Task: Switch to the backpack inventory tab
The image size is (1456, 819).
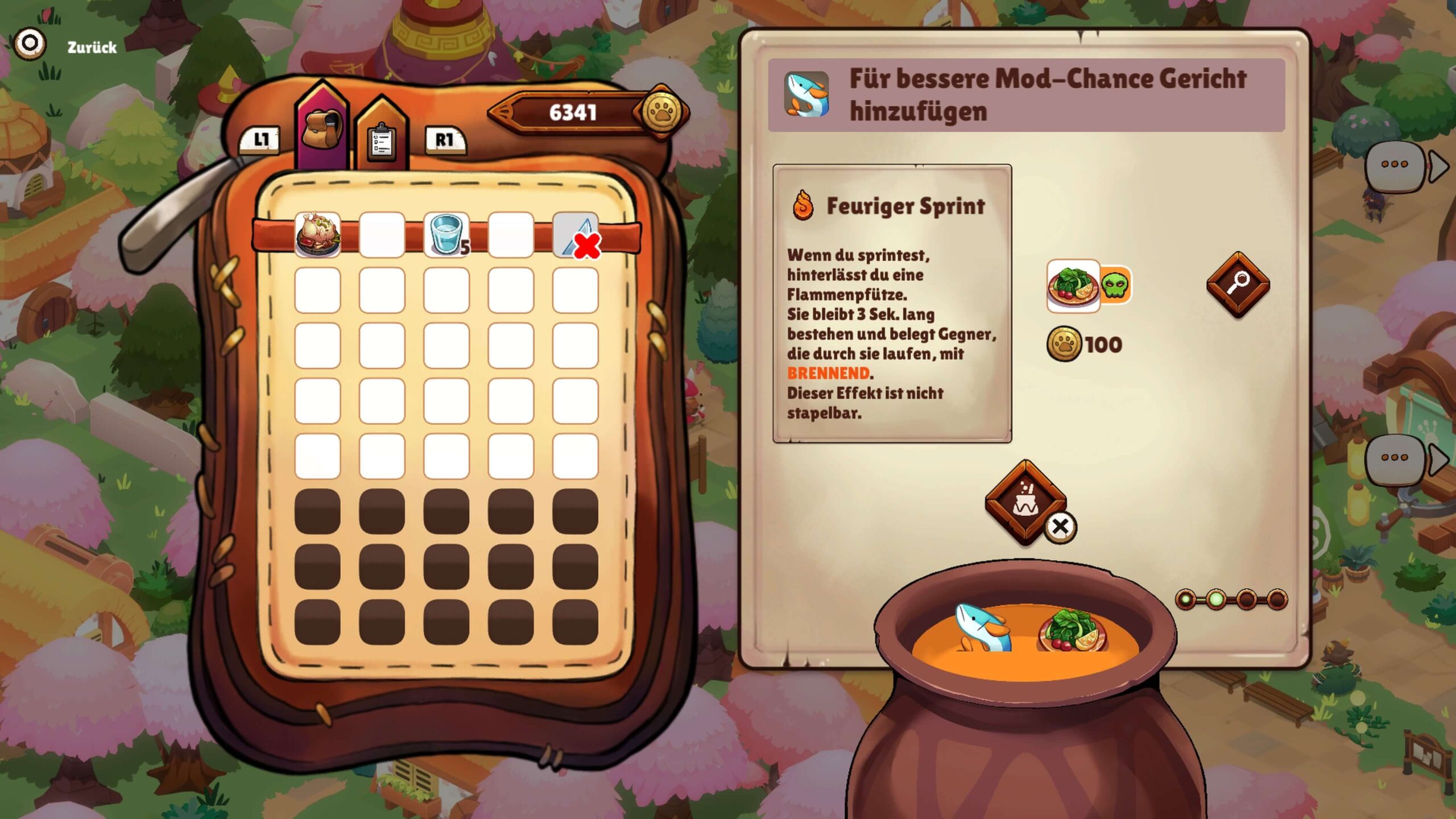Action: click(321, 130)
